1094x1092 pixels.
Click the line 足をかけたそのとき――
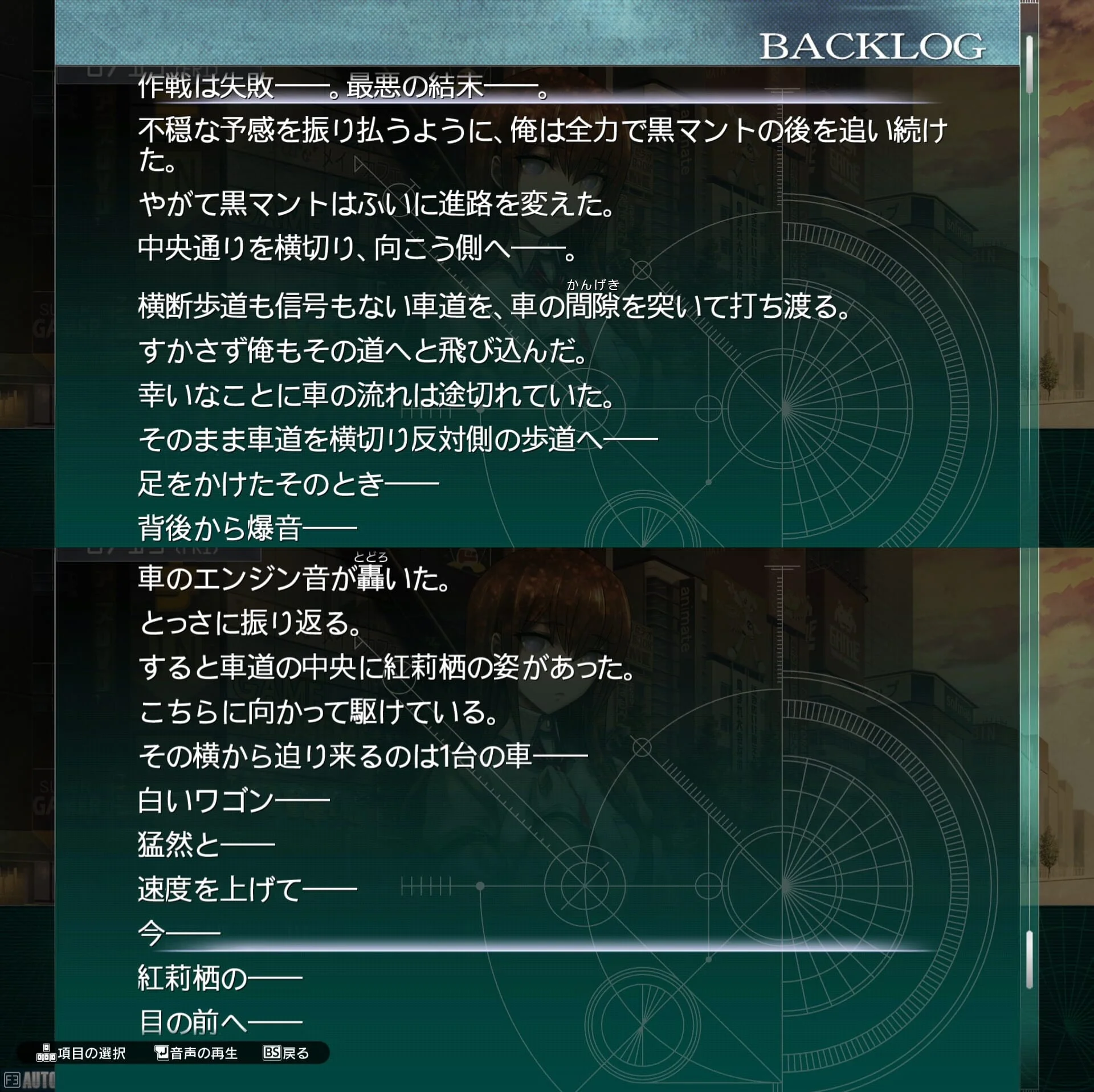(288, 484)
